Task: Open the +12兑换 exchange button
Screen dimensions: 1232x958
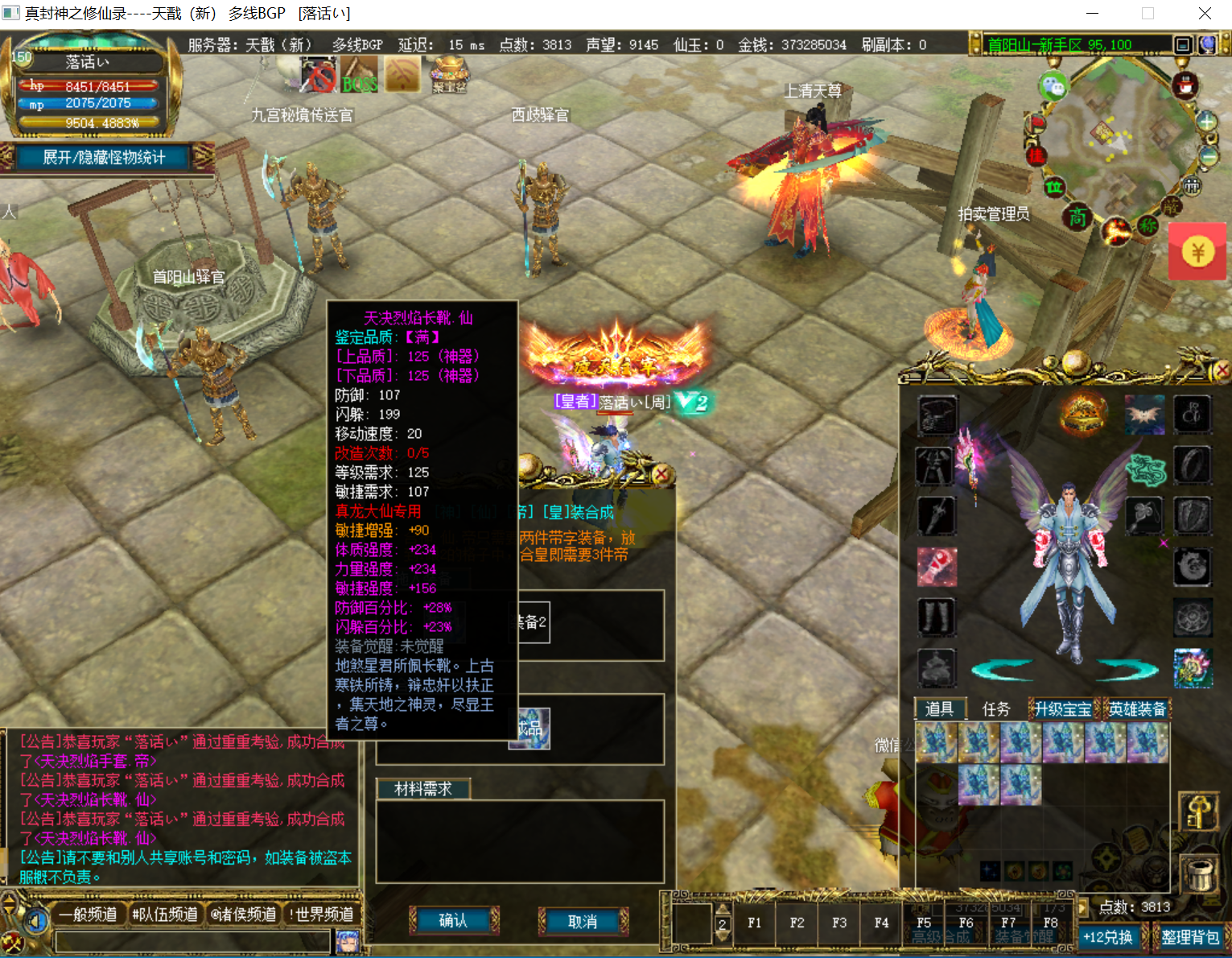Action: 1107,937
